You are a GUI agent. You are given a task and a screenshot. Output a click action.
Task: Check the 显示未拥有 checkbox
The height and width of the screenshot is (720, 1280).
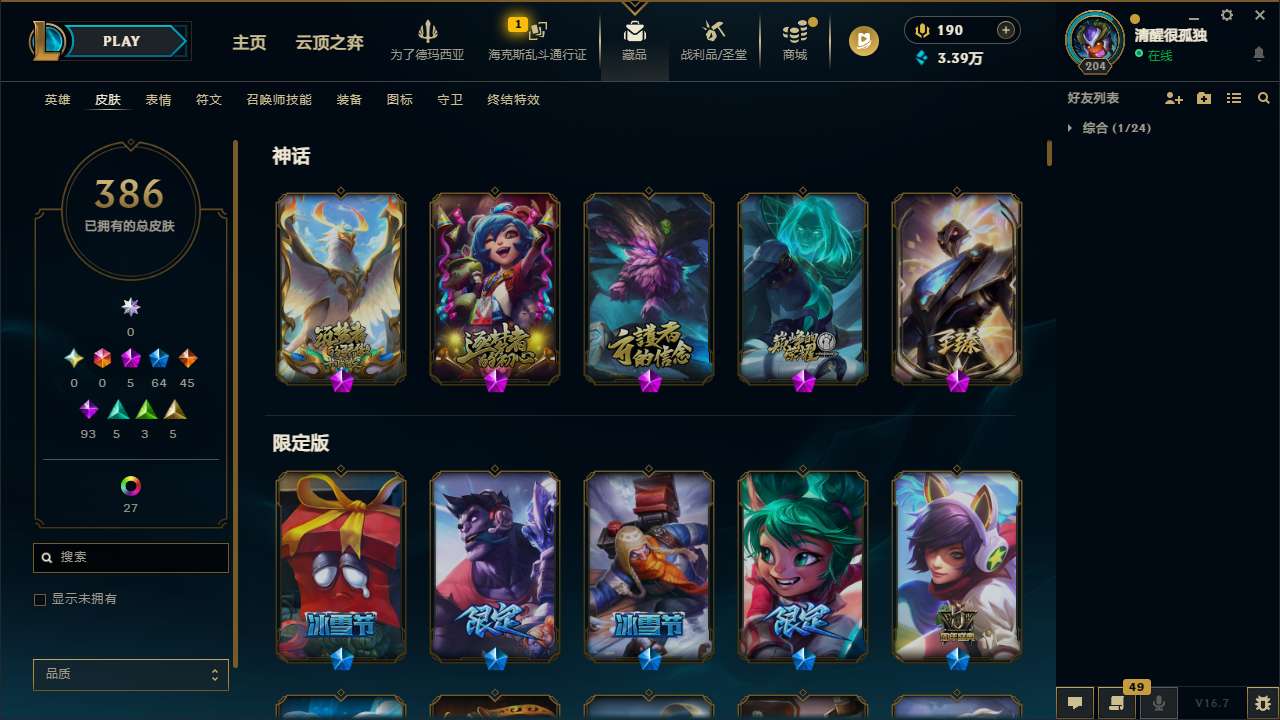coord(40,599)
